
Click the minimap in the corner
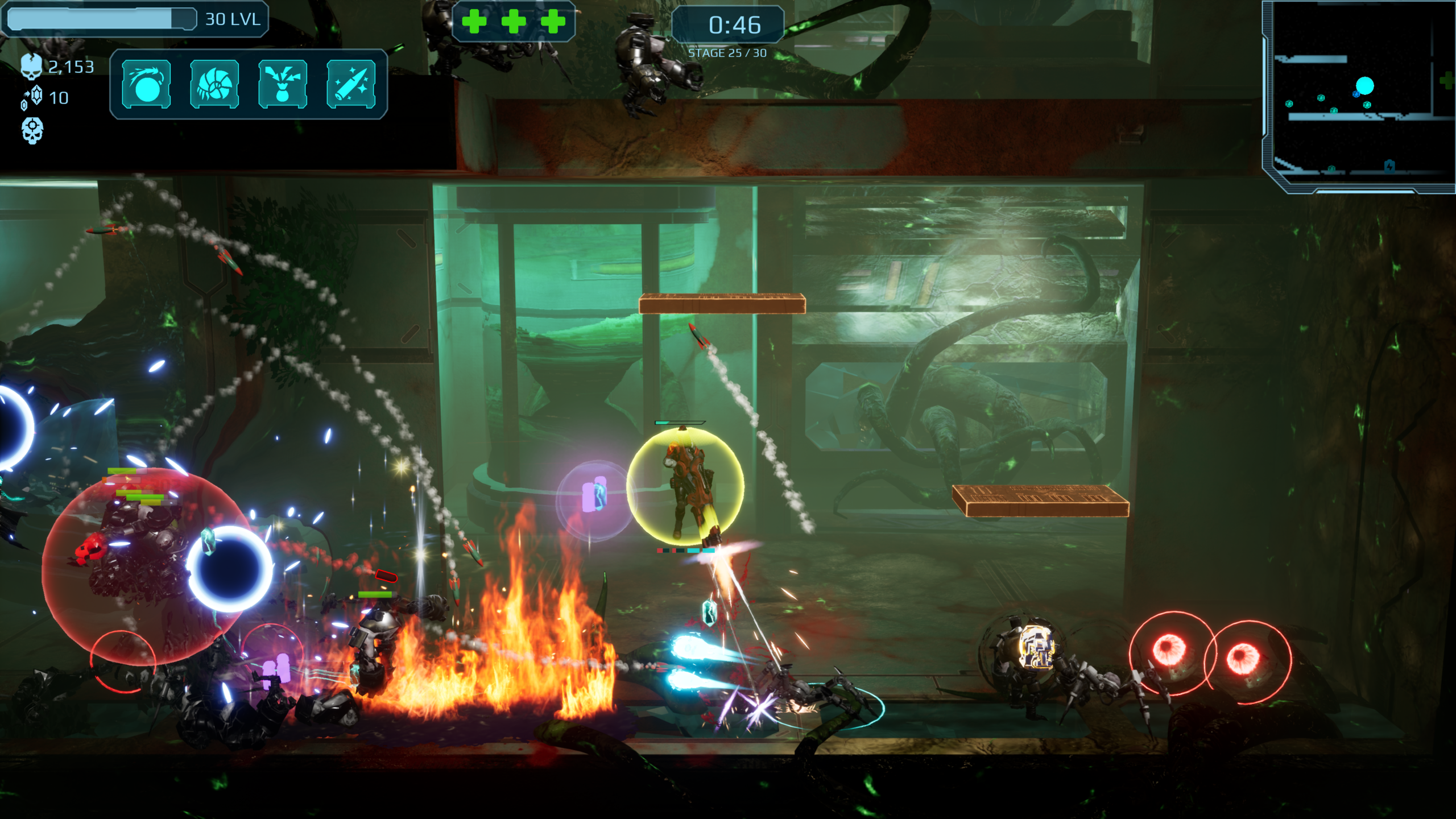pyautogui.click(x=1359, y=96)
